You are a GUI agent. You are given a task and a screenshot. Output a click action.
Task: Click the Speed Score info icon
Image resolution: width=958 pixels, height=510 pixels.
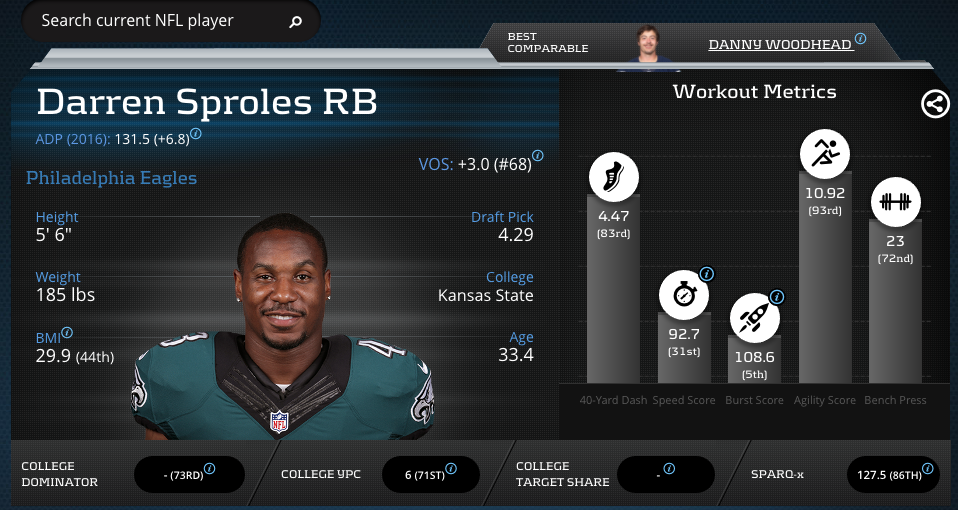706,273
